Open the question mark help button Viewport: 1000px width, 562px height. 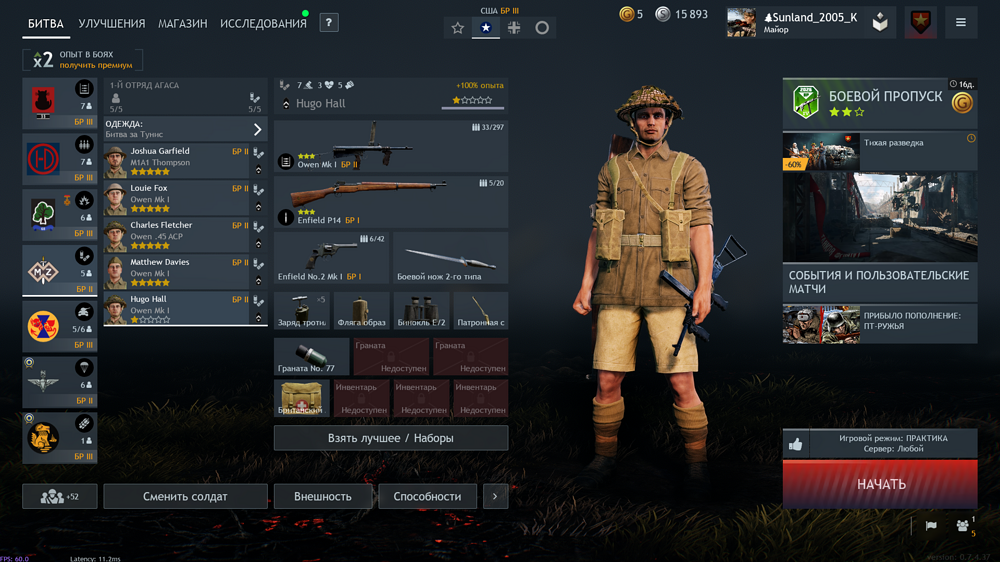pos(328,23)
